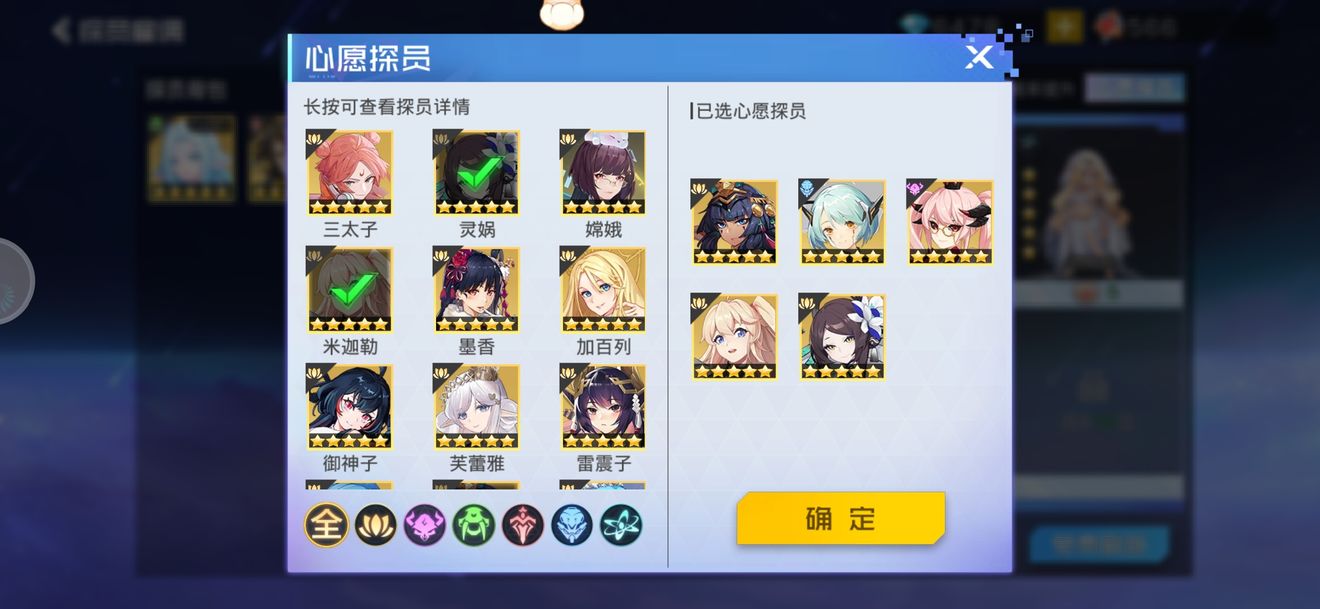Select the 雷震子 explorer portrait
Viewport: 1320px width, 609px height.
pyautogui.click(x=603, y=406)
